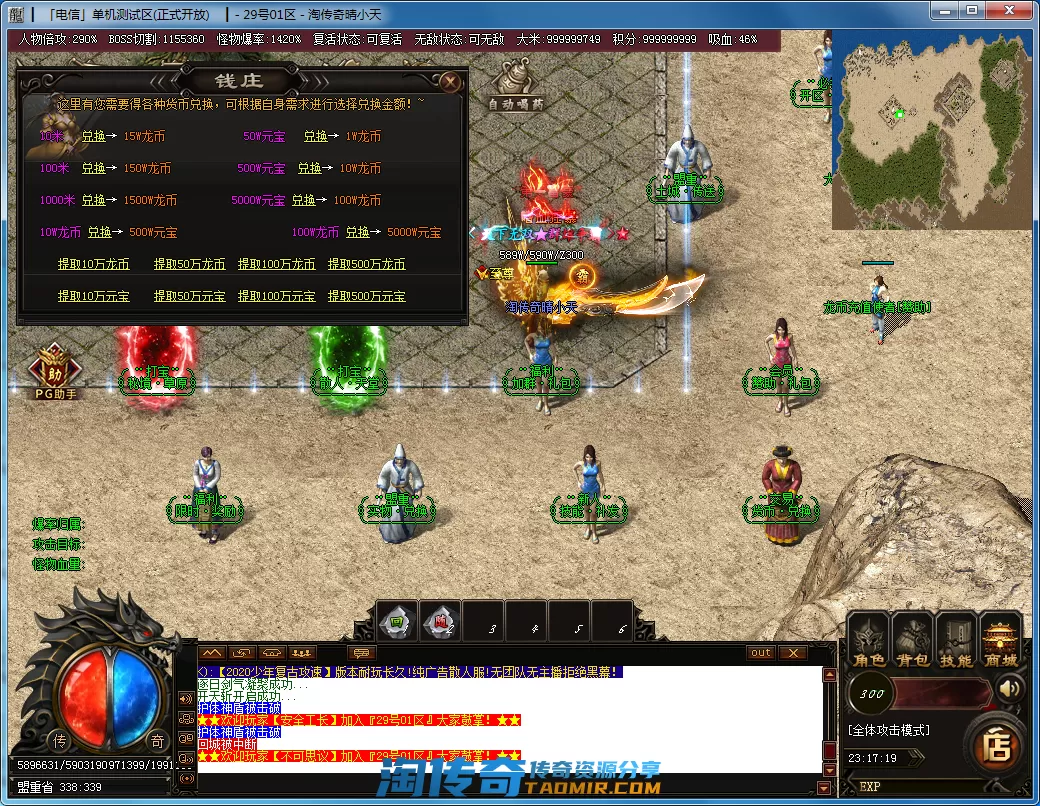Close the 钱庄 exchange window
Image resolution: width=1040 pixels, height=806 pixels.
coord(451,81)
